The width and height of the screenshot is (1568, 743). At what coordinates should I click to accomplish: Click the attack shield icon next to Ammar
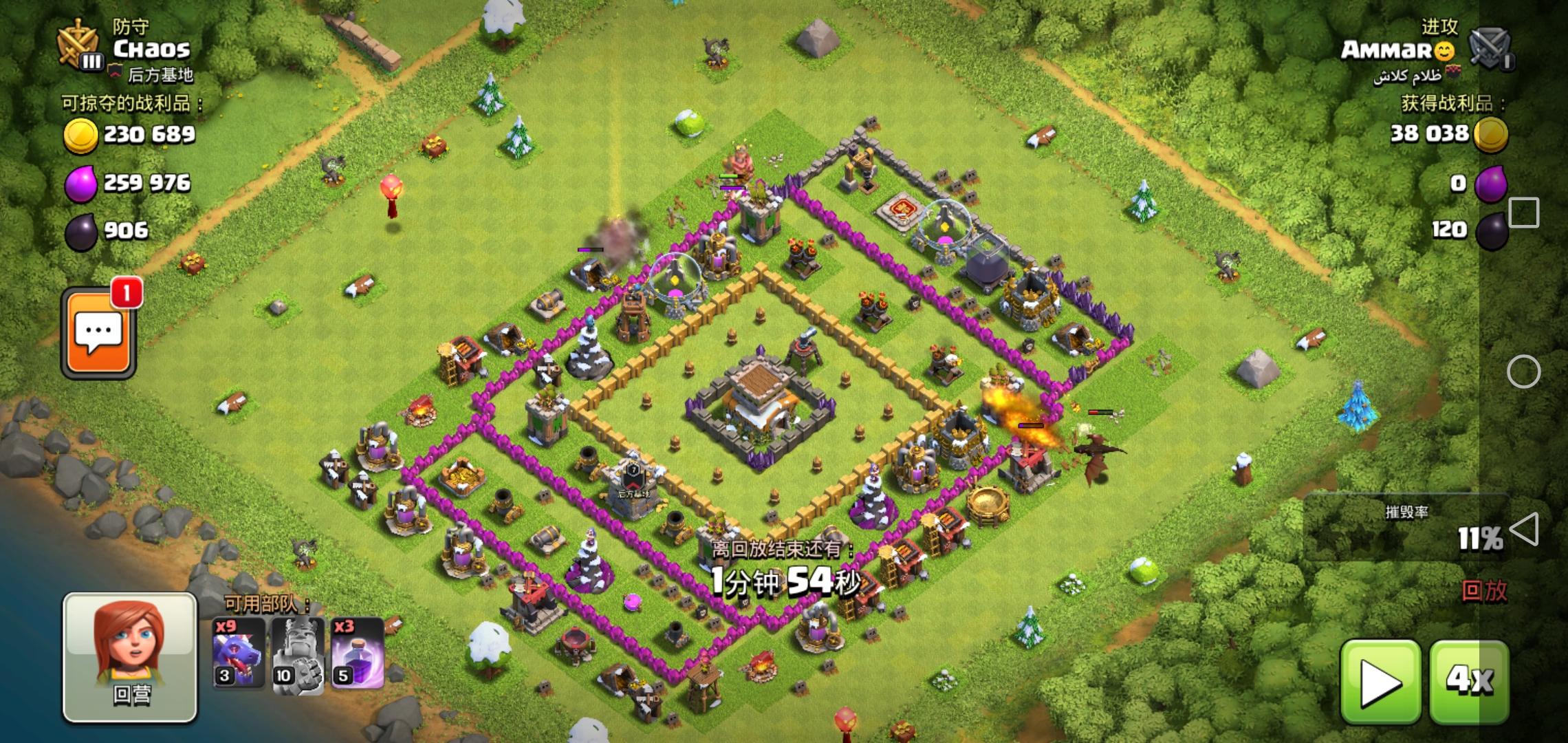coord(1489,47)
